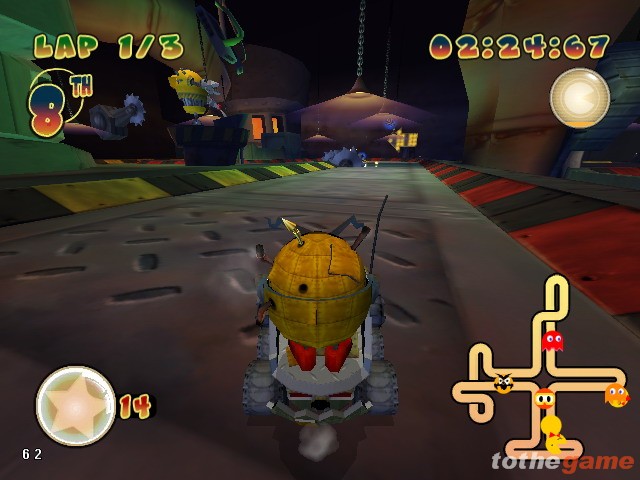
Task: Click the red ghost marker on minimap
Action: (x=552, y=341)
